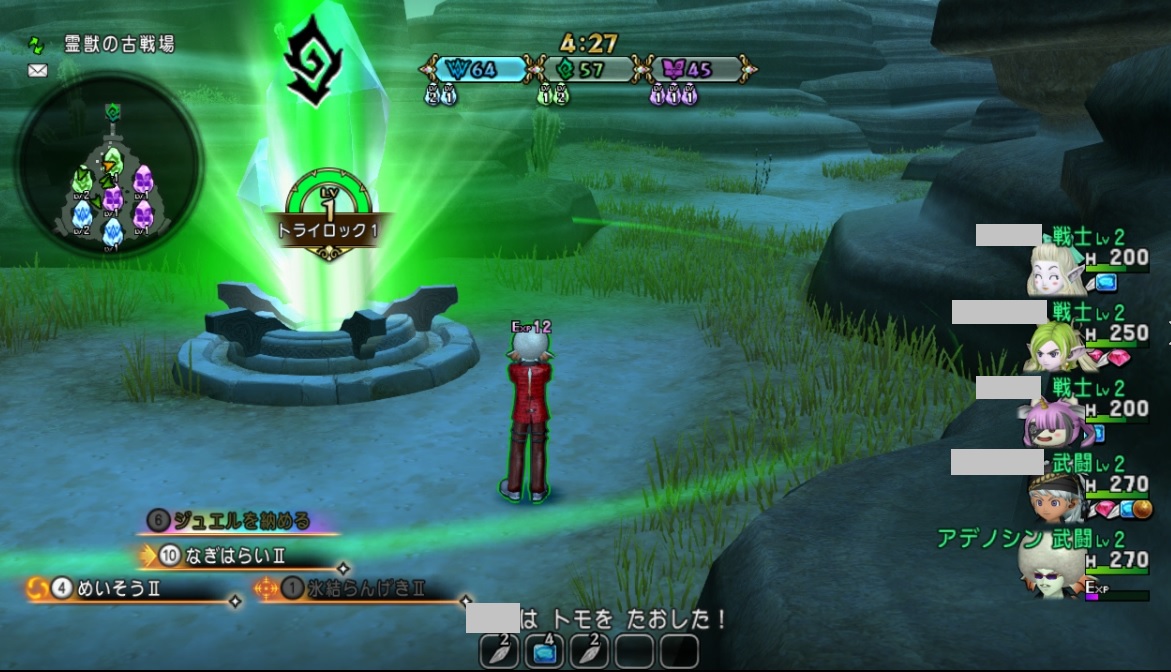Open the white envelope mail icon
Image resolution: width=1171 pixels, height=672 pixels.
click(38, 71)
